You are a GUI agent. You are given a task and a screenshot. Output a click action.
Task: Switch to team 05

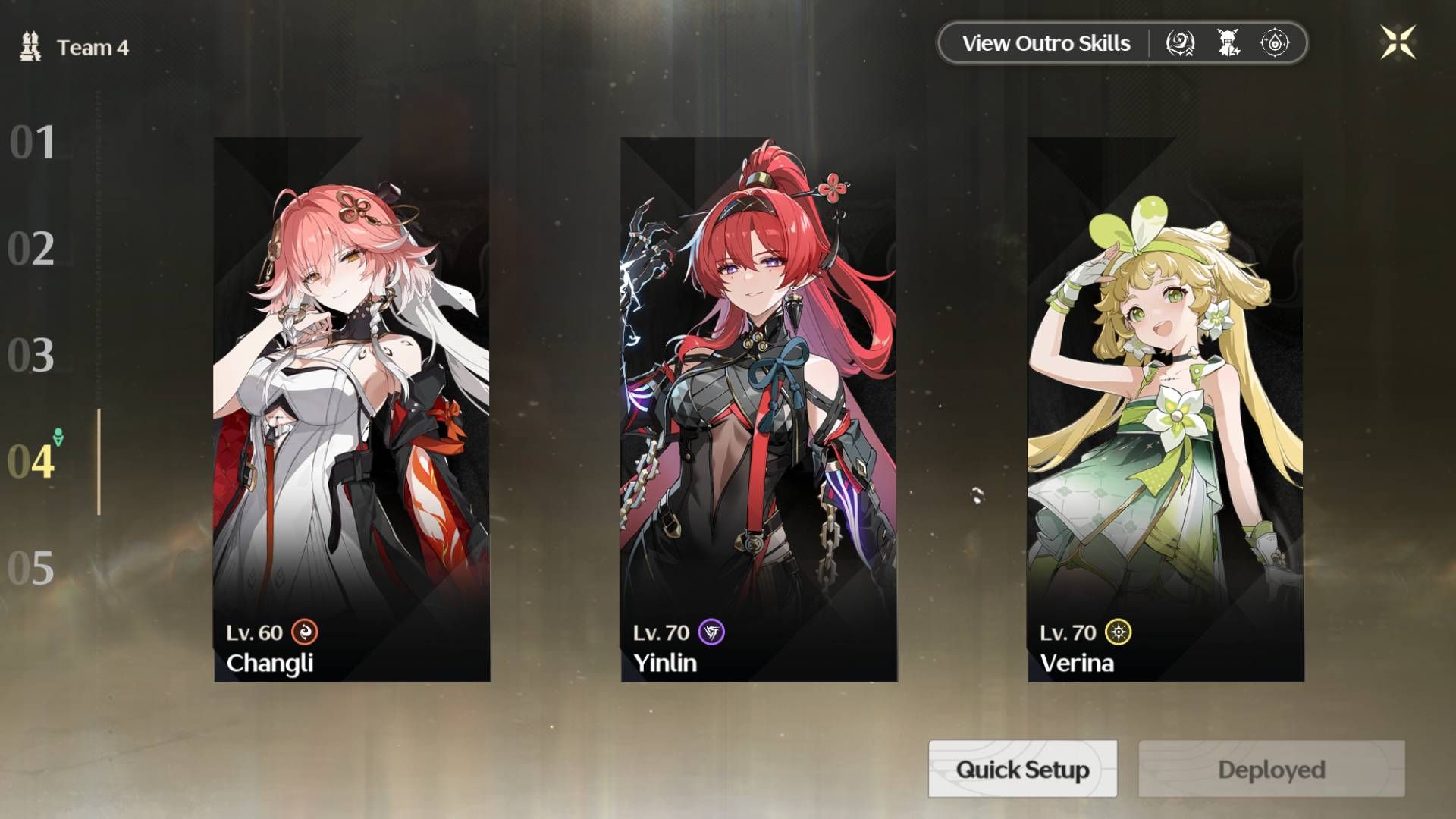click(x=32, y=568)
